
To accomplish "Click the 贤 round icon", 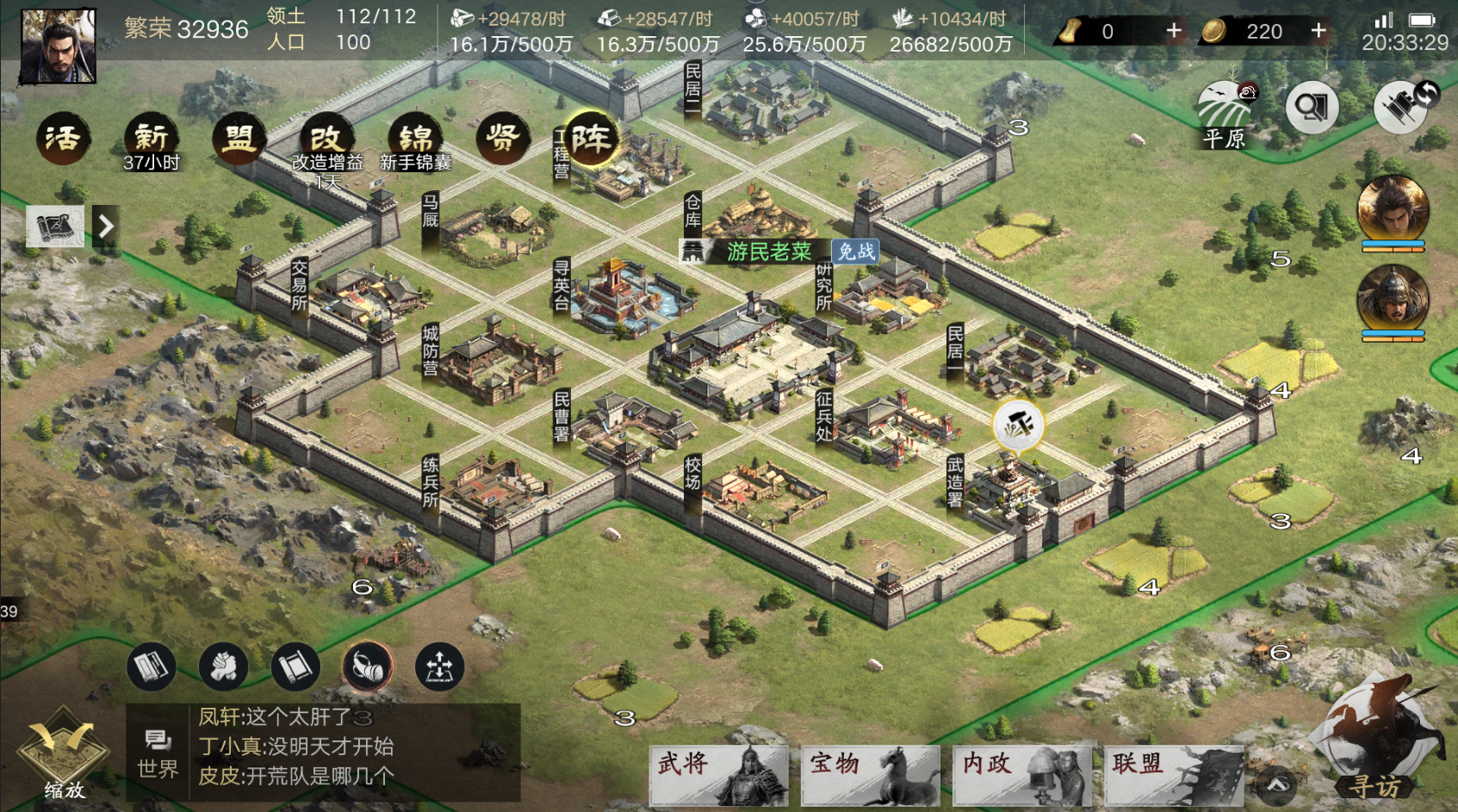I will point(503,139).
